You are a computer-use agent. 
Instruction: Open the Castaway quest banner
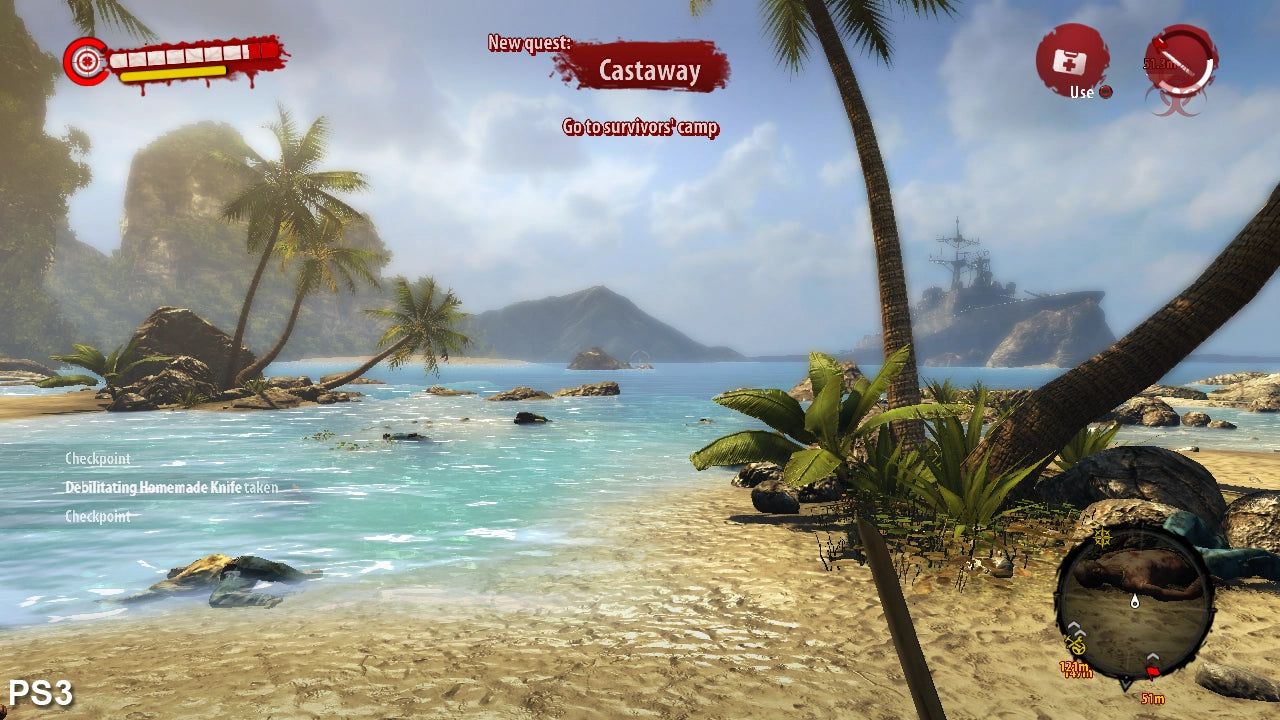click(648, 69)
